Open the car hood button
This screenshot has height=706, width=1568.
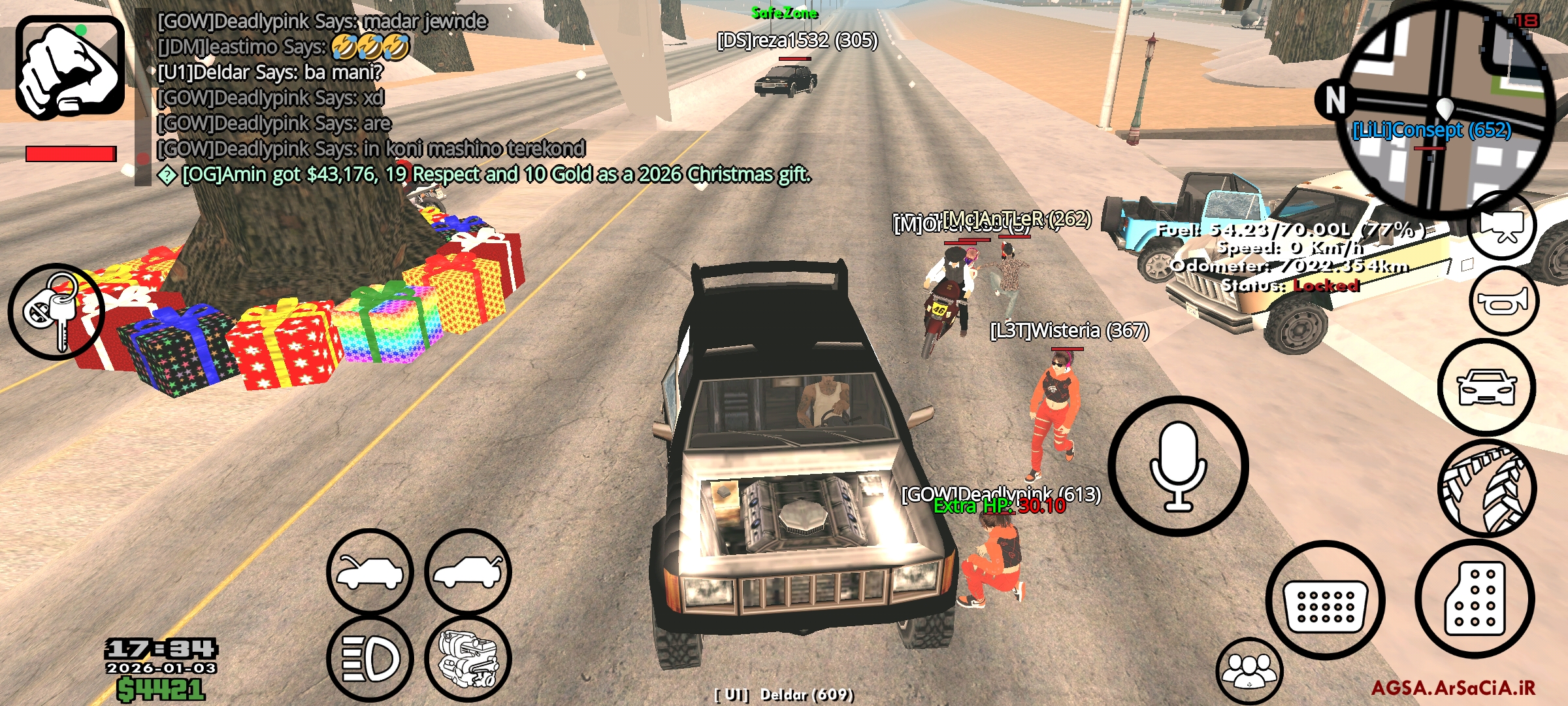click(x=370, y=572)
